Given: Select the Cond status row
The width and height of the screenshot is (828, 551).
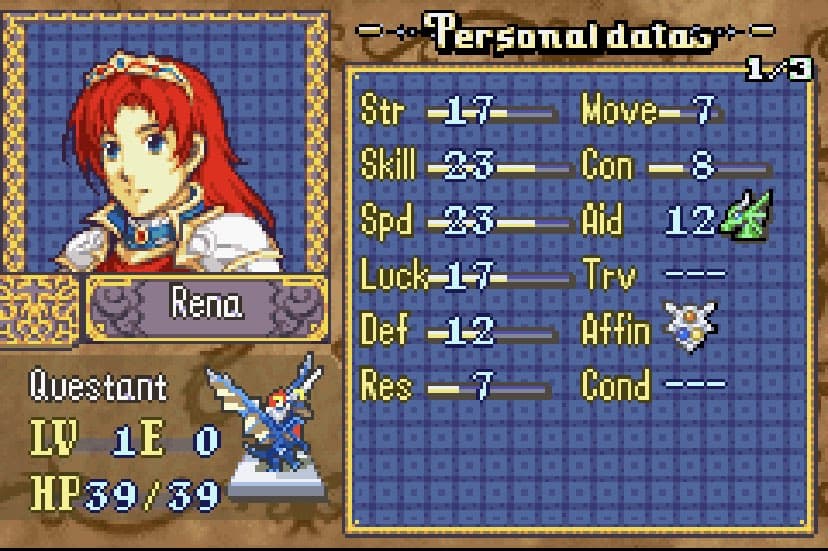Looking at the screenshot, I should [650, 386].
